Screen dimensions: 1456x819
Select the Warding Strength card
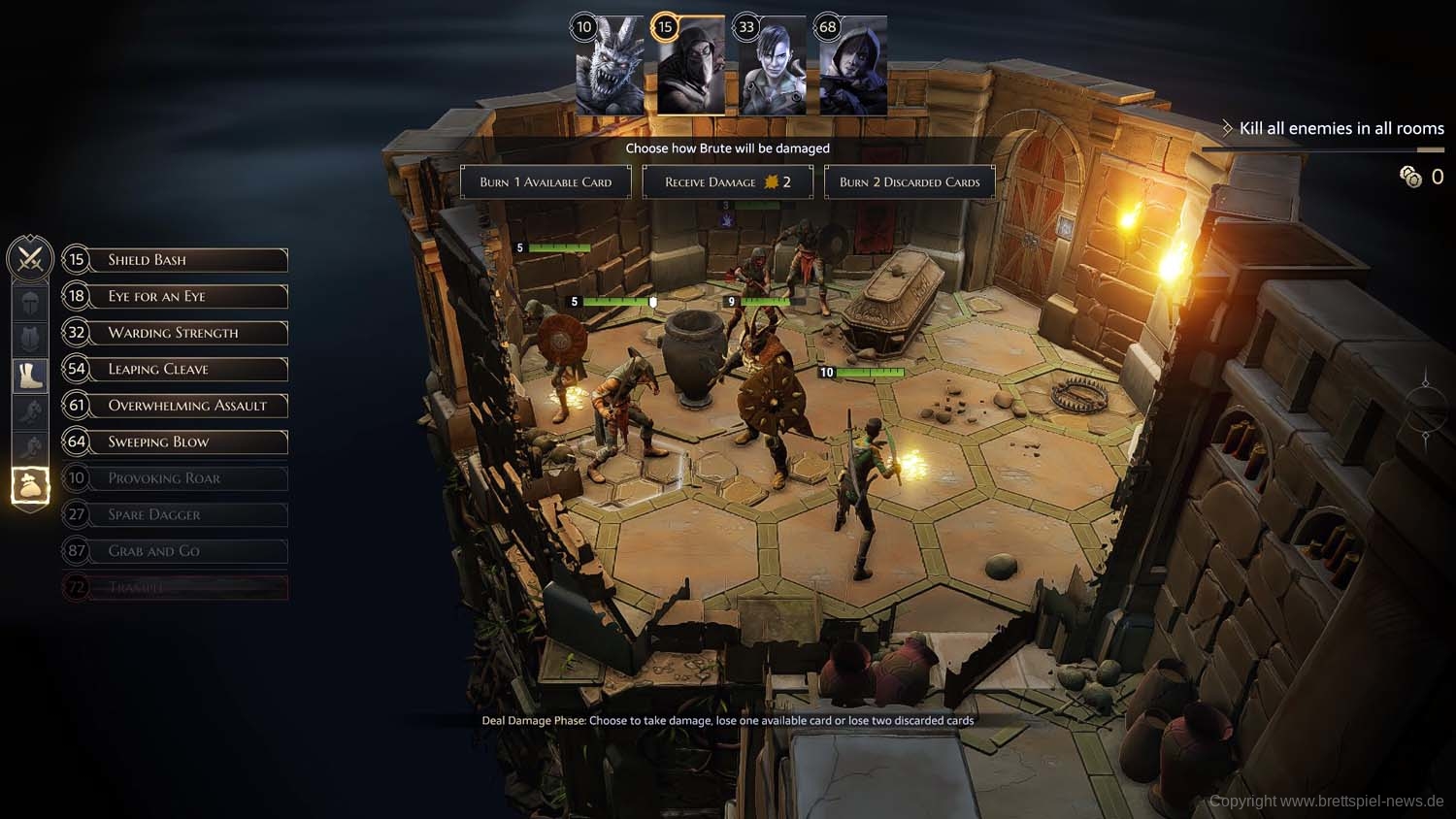(176, 333)
